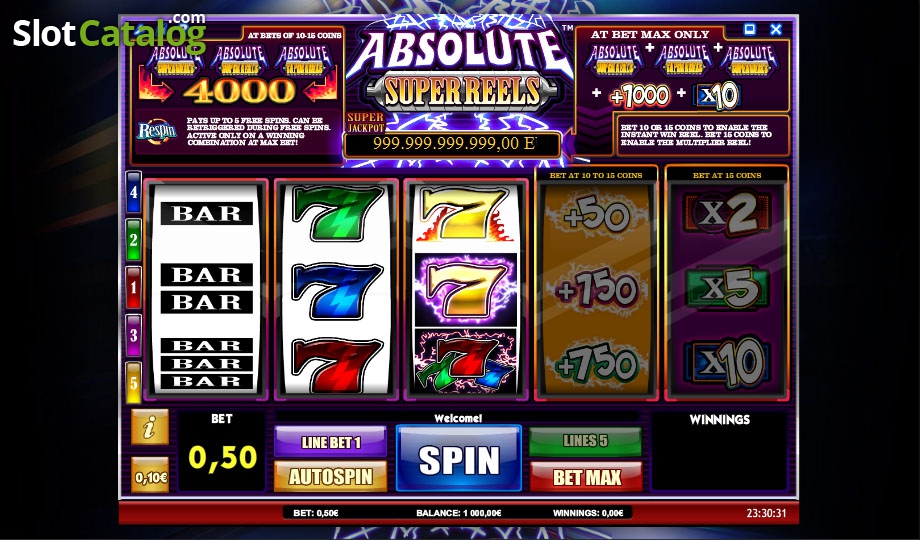
Task: Select payline marker 2
Action: 134,239
